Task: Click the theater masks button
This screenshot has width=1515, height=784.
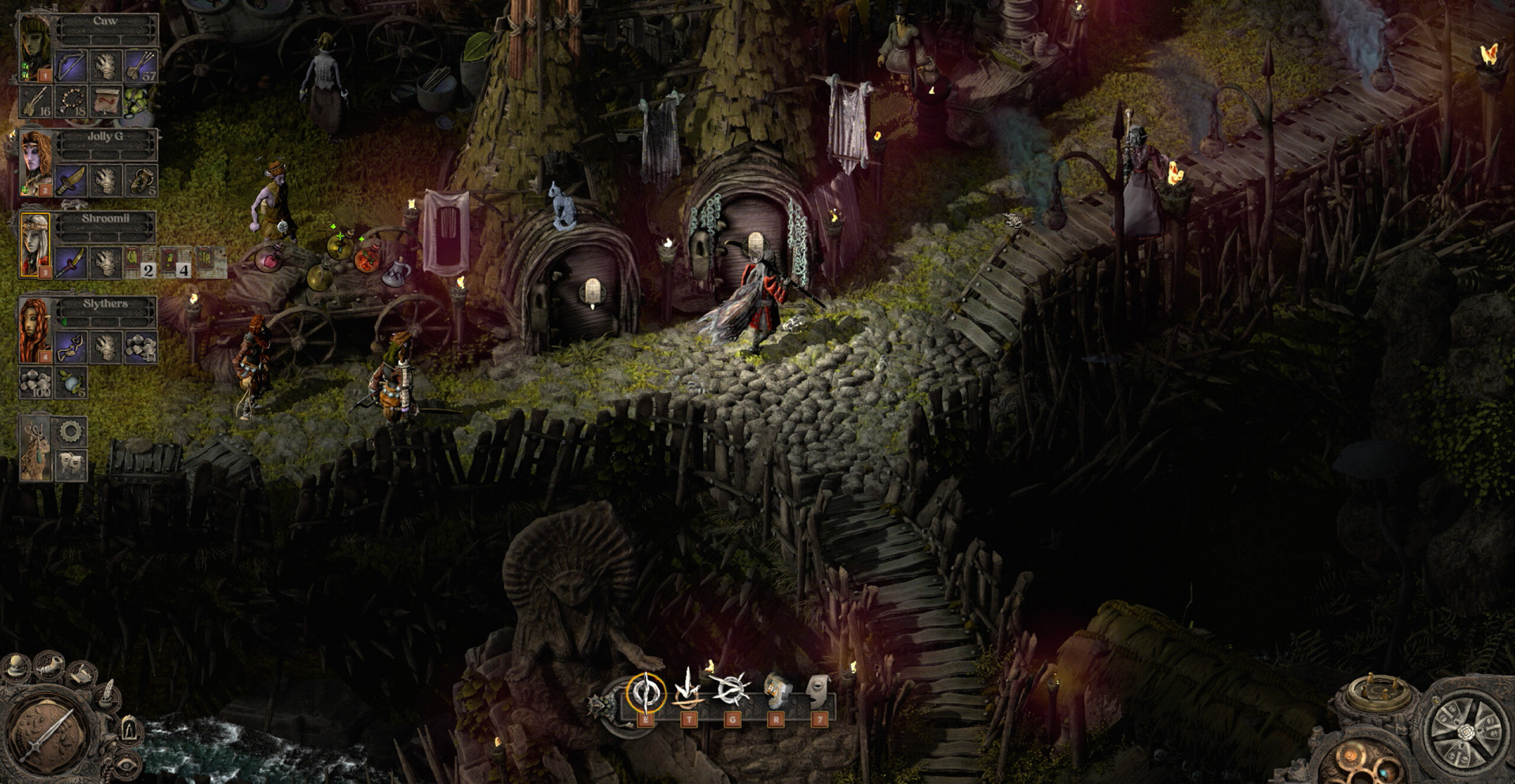Action: tap(71, 465)
